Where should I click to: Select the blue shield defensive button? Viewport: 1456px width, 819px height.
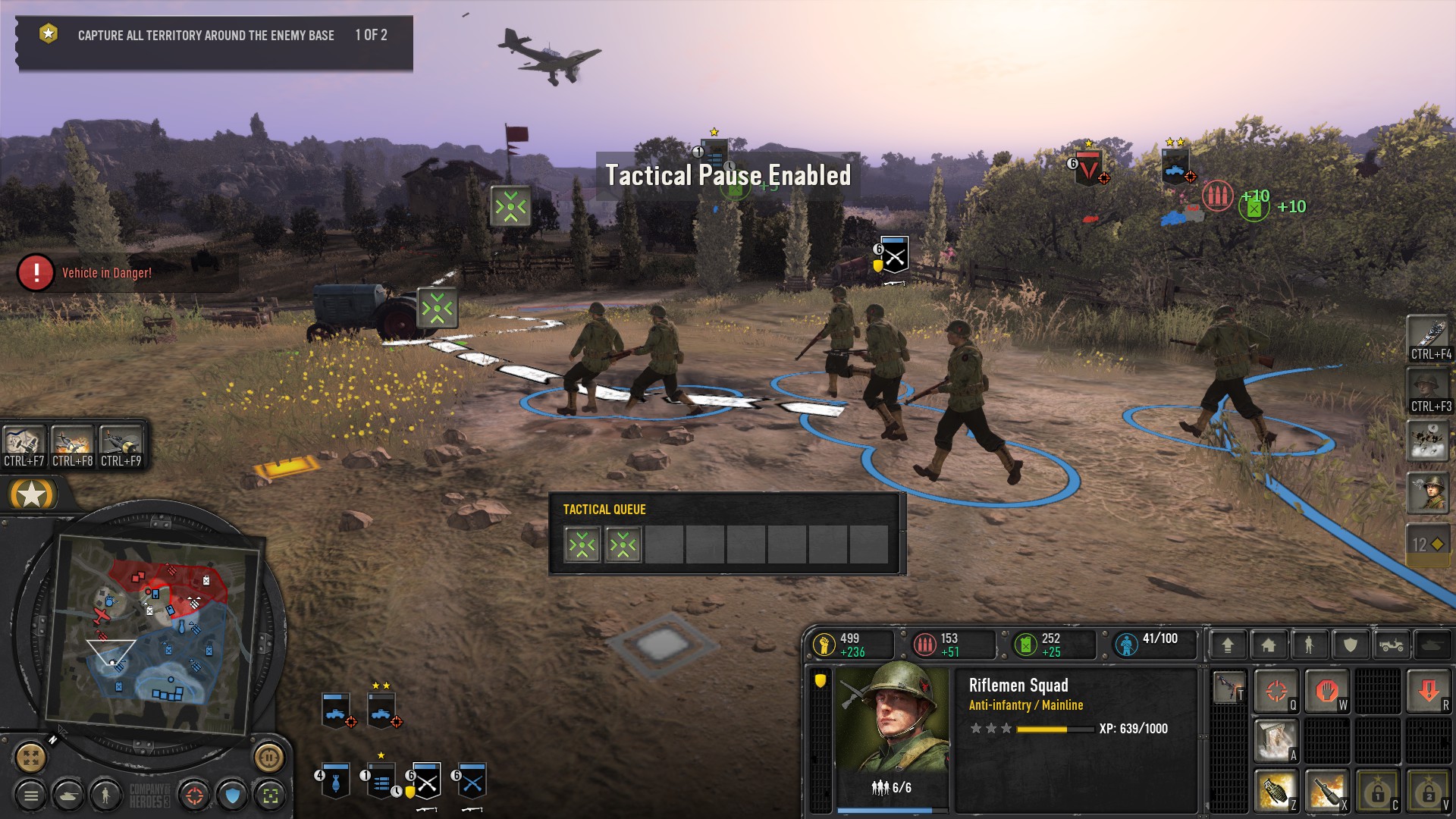pyautogui.click(x=233, y=795)
